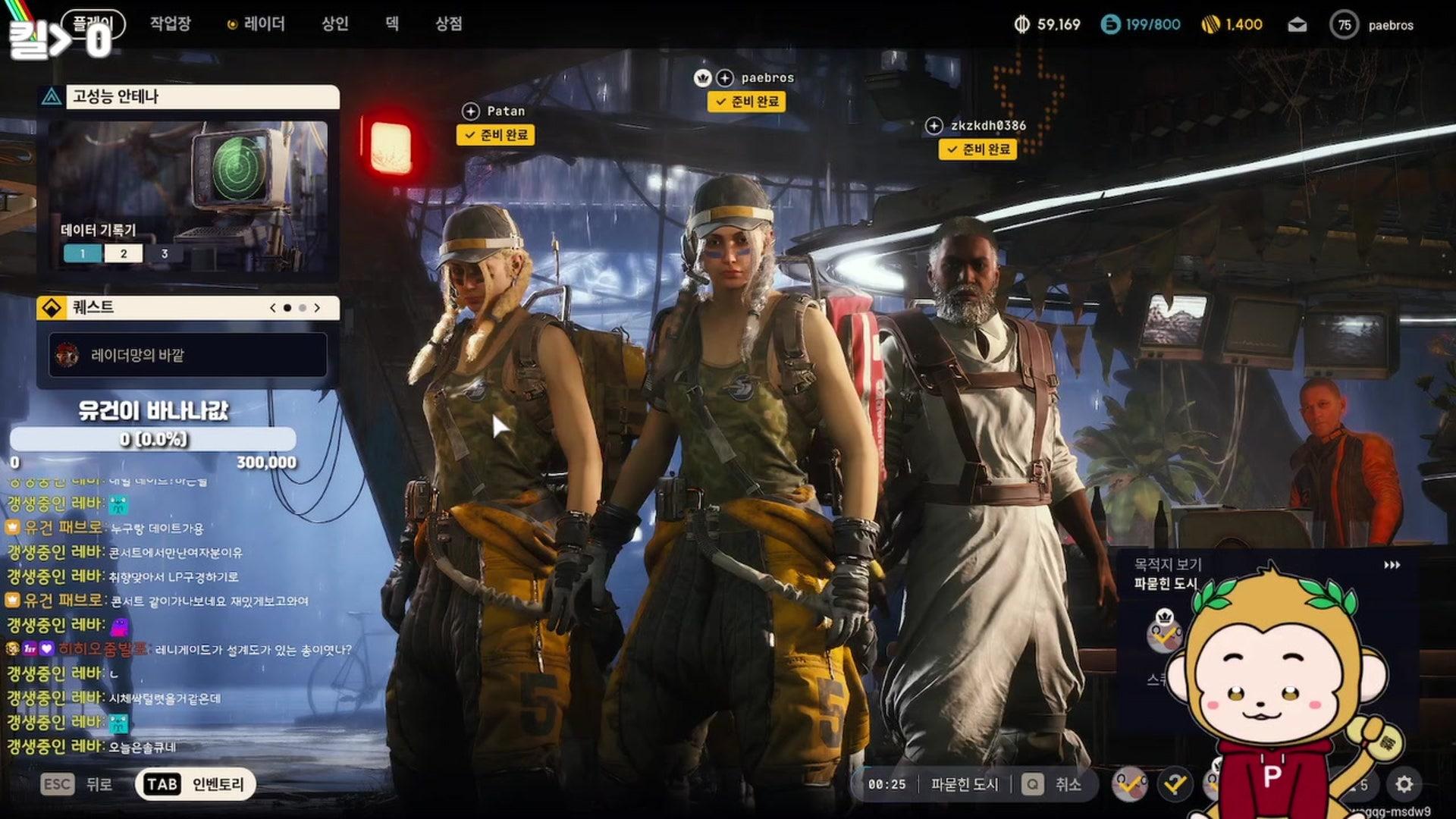The height and width of the screenshot is (819, 1456).
Task: Expand the 목적지 보기 destination panel arrows
Action: pos(1392,565)
